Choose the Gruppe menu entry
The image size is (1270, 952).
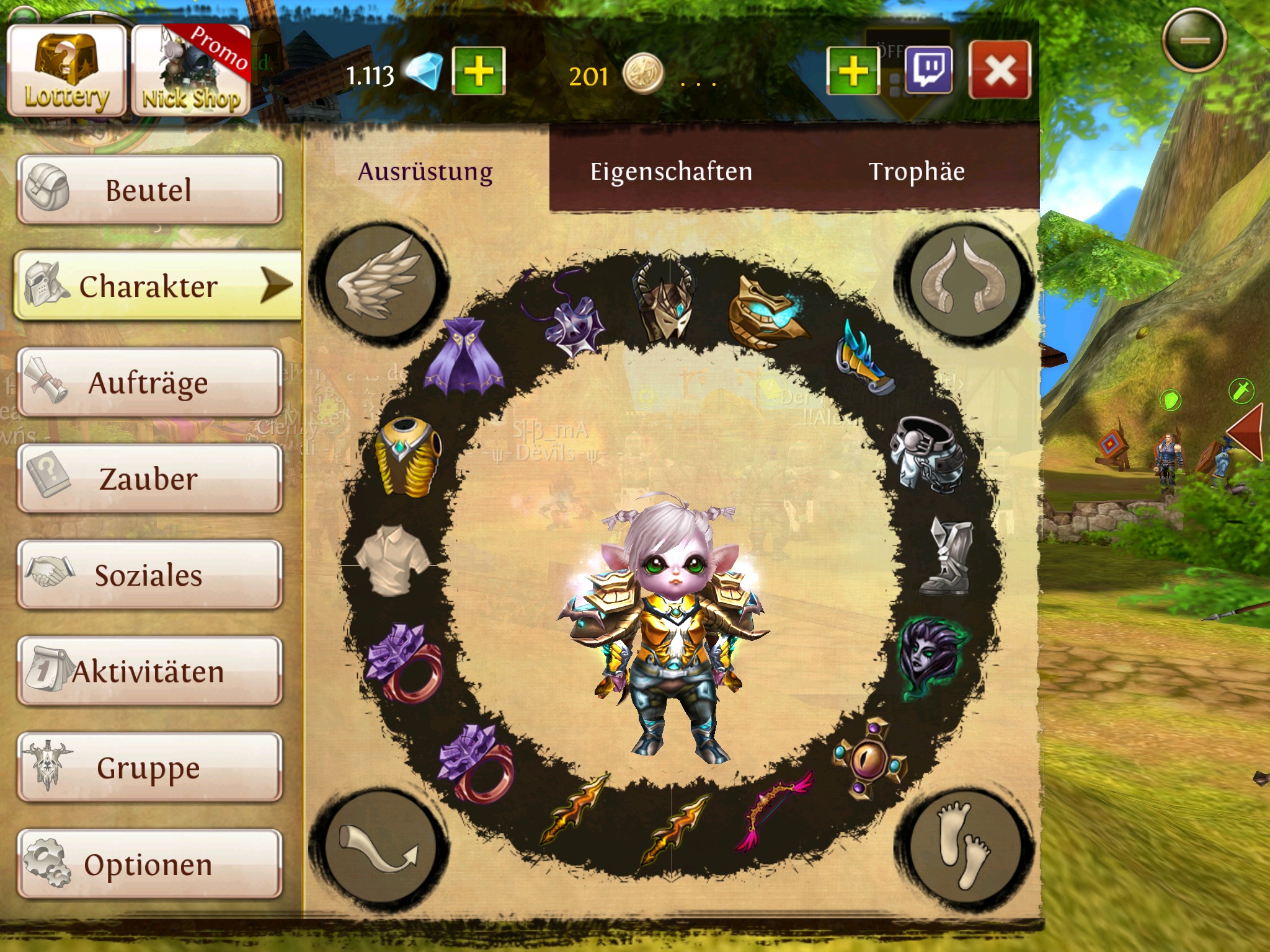tap(149, 767)
